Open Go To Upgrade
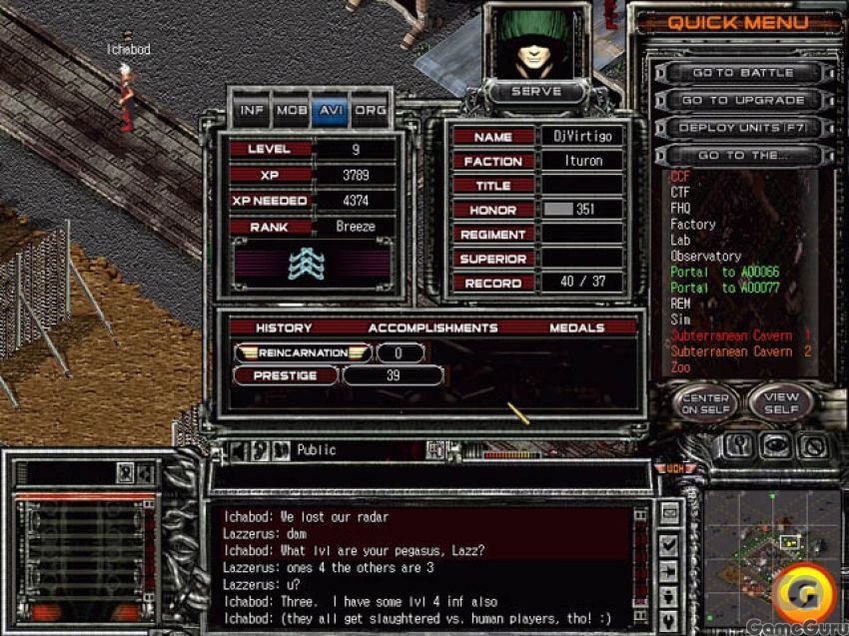Viewport: 849px width, 636px height. click(742, 100)
